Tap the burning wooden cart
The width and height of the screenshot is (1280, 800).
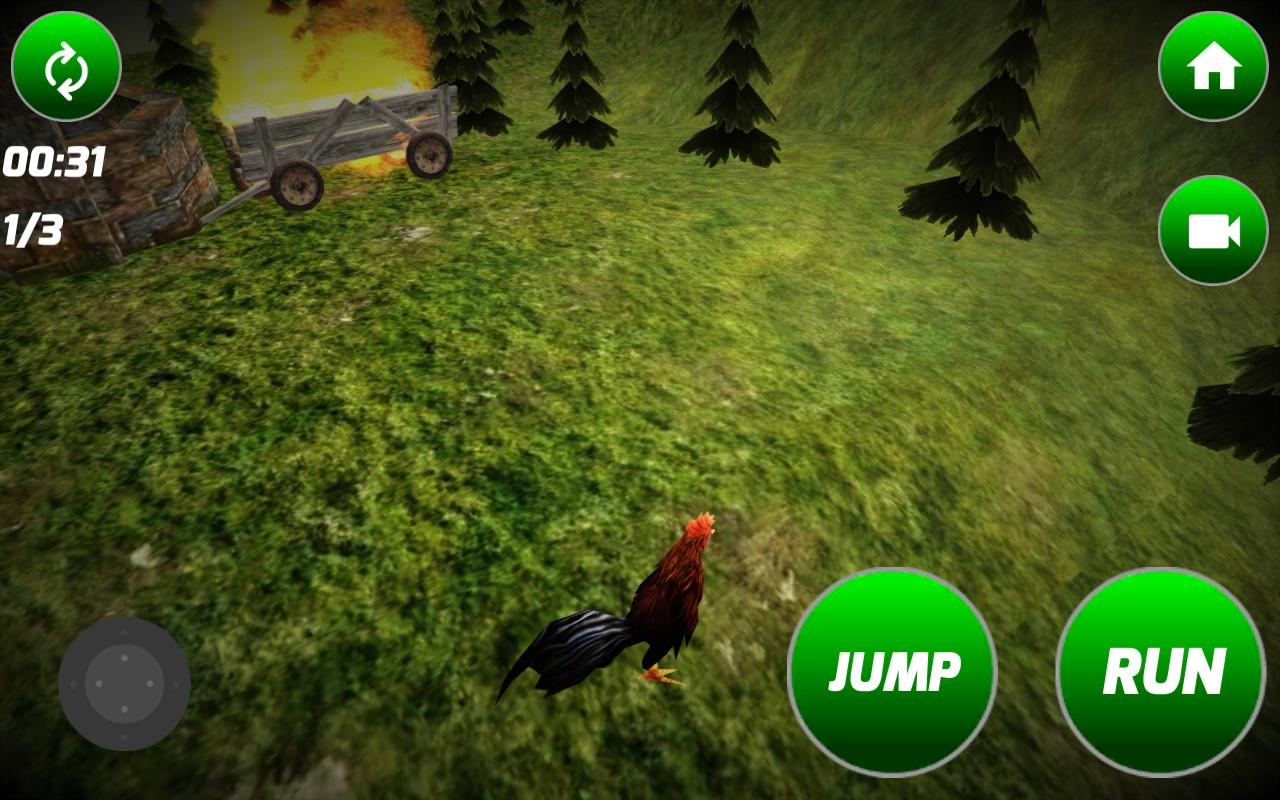pyautogui.click(x=340, y=140)
